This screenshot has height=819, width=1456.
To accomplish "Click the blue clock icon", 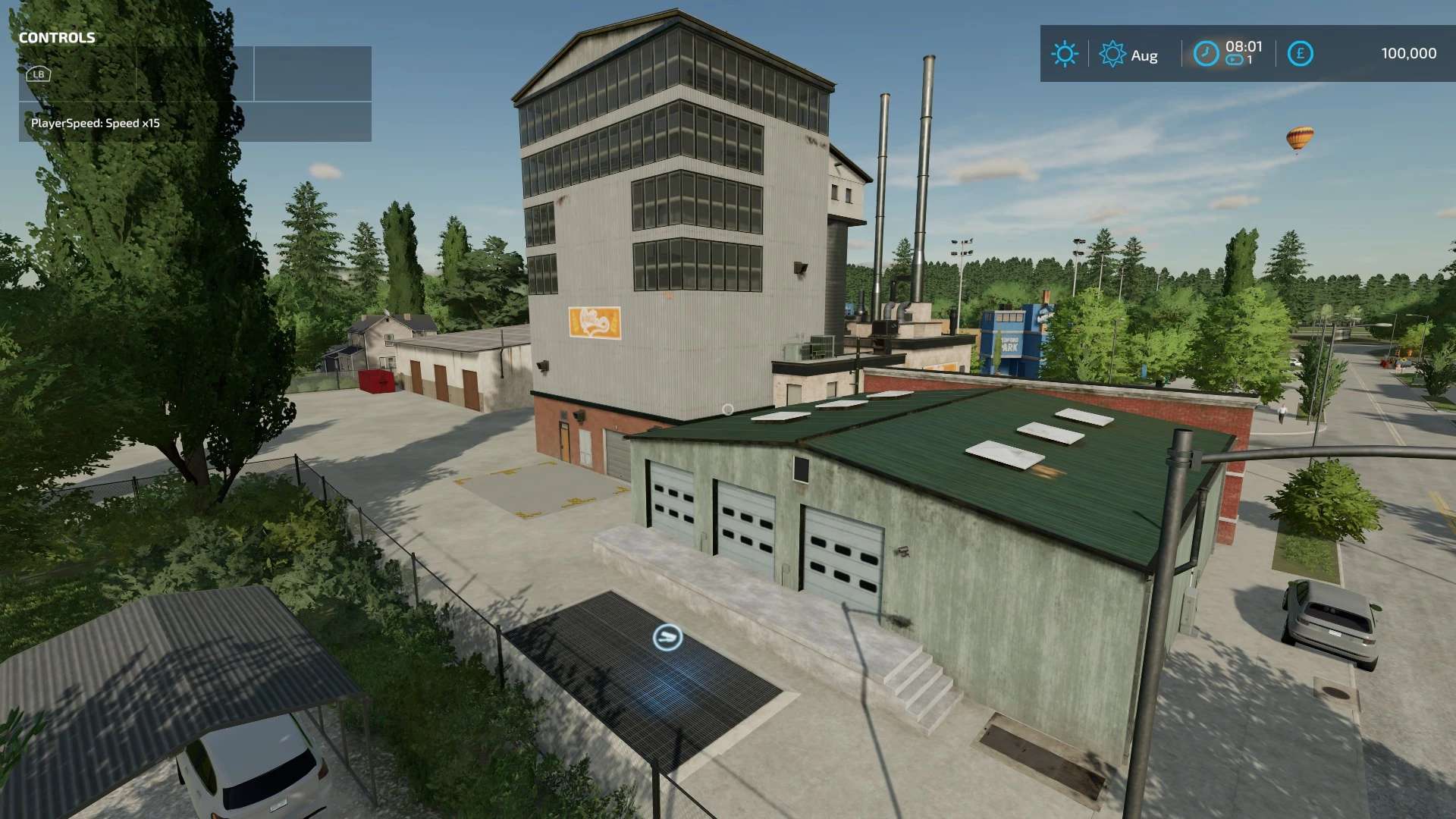I will (1206, 54).
